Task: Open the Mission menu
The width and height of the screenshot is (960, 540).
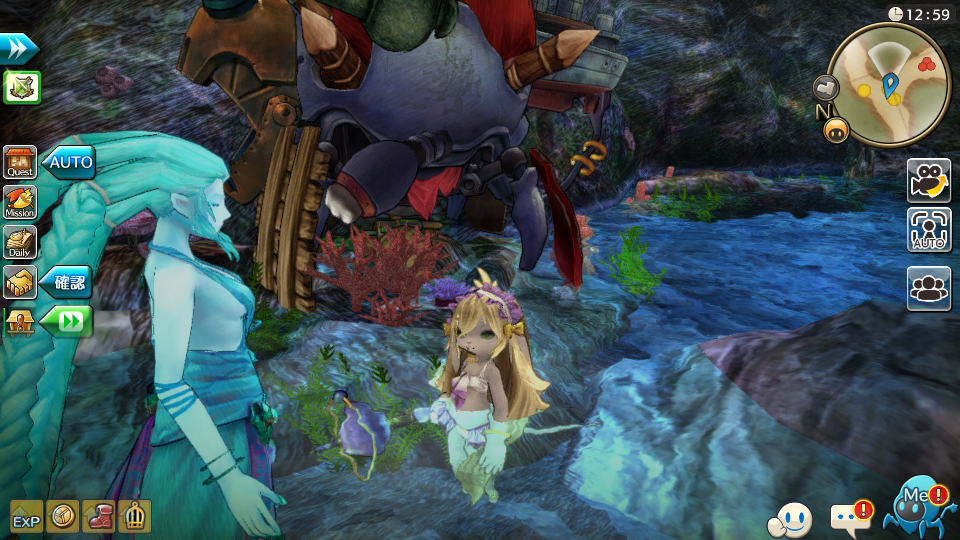Action: pyautogui.click(x=20, y=202)
